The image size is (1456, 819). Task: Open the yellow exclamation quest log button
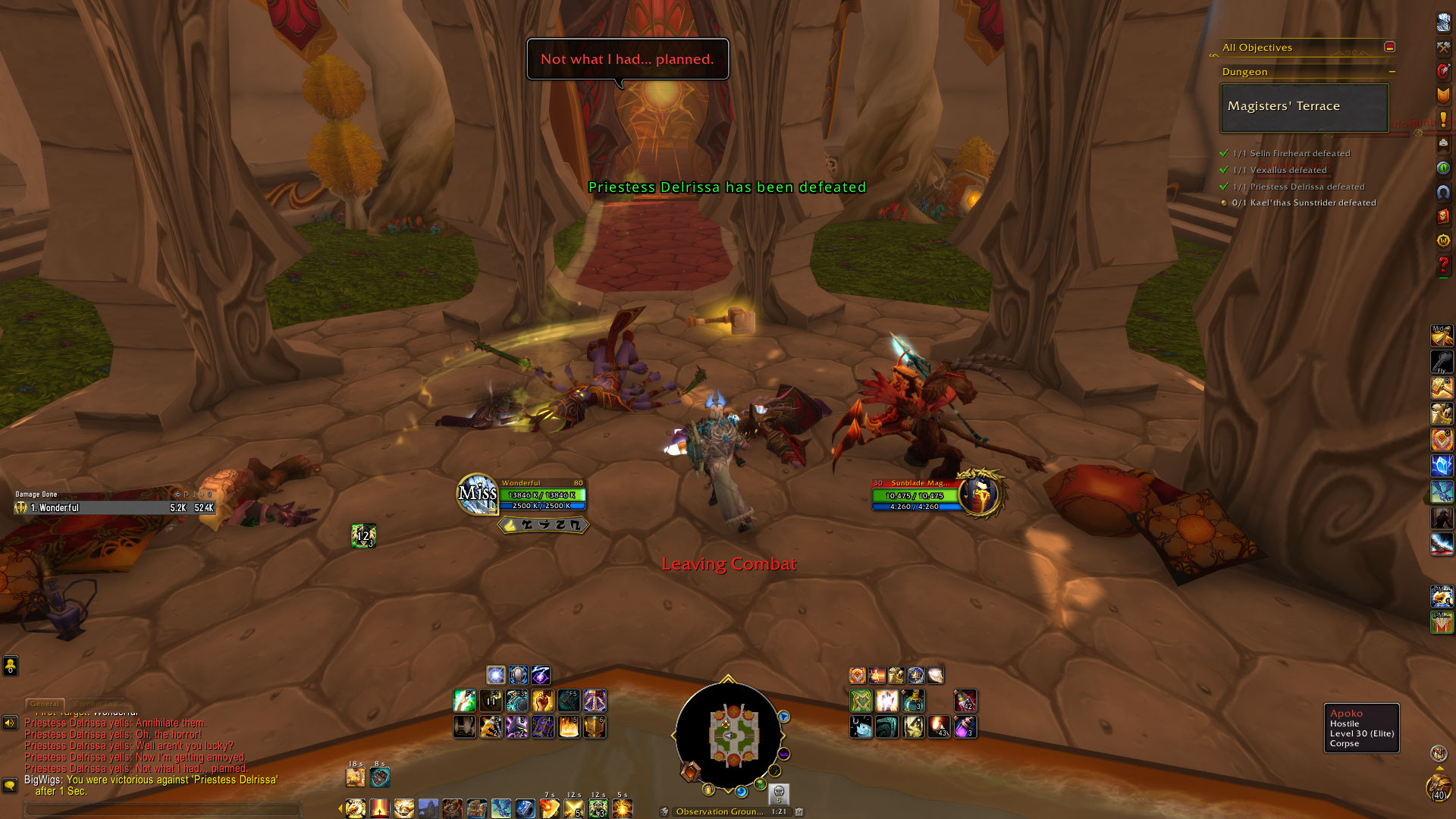1443,119
